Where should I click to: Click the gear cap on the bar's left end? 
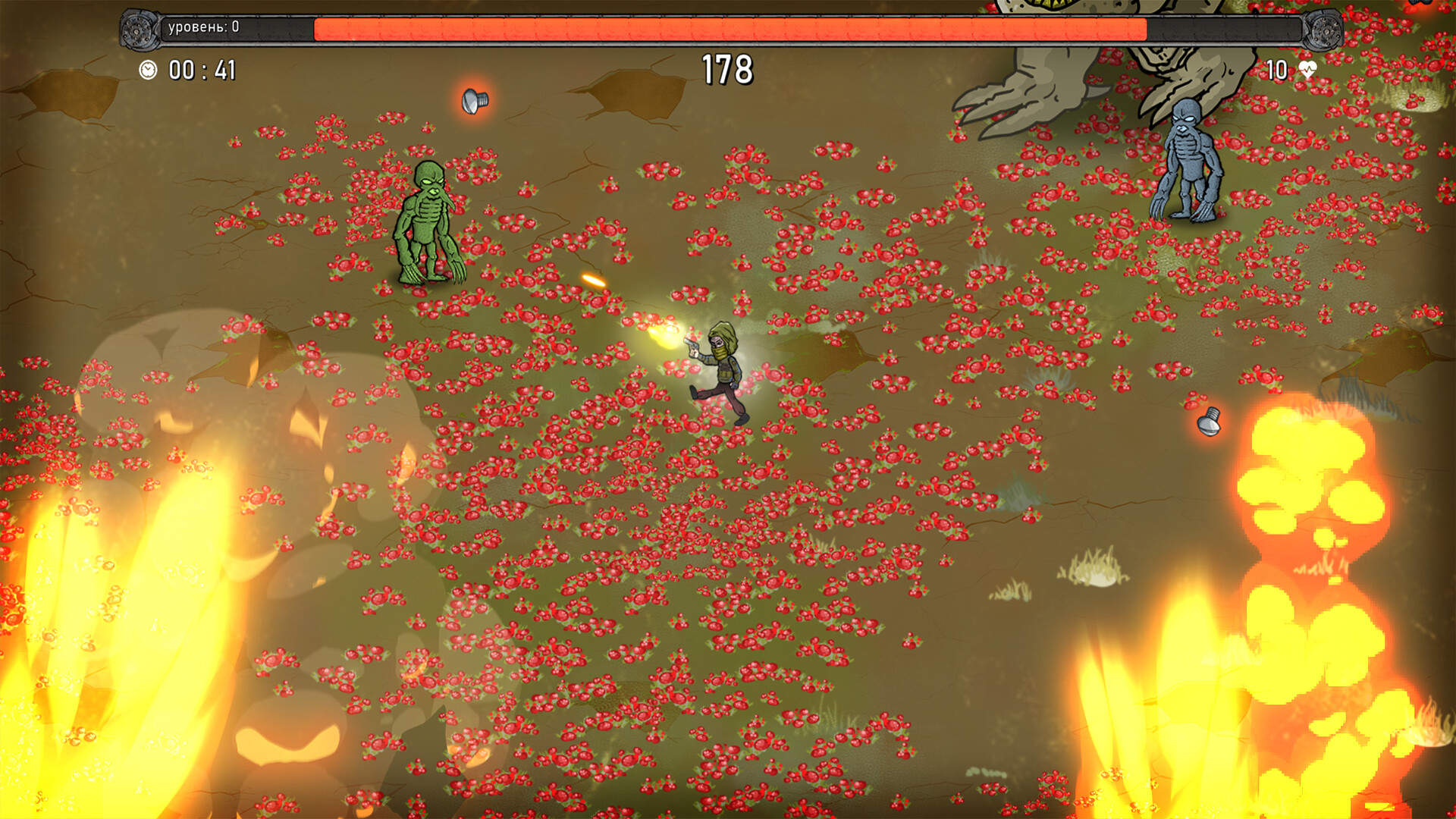pos(137,30)
